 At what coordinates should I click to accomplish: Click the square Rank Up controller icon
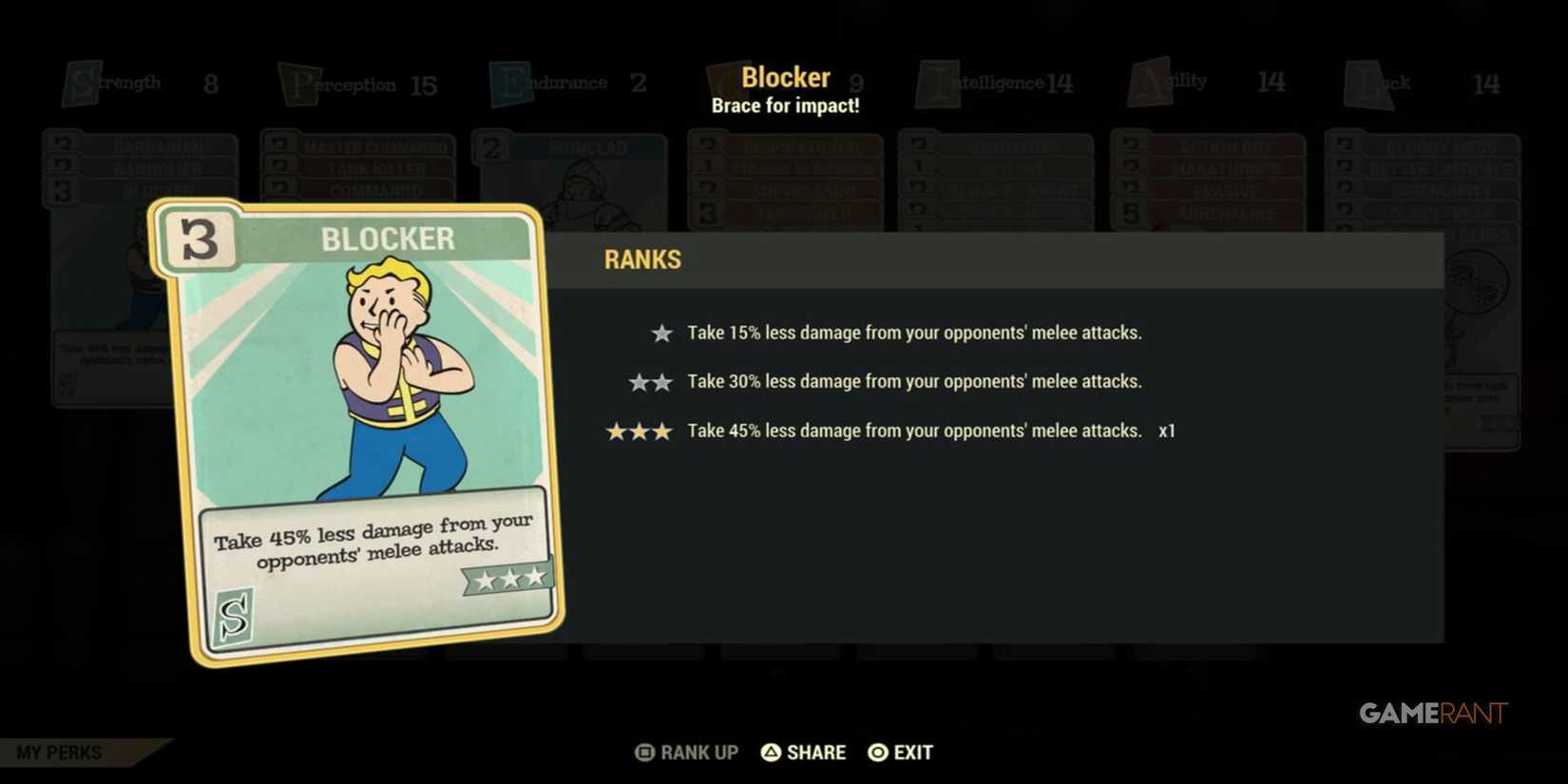(646, 752)
